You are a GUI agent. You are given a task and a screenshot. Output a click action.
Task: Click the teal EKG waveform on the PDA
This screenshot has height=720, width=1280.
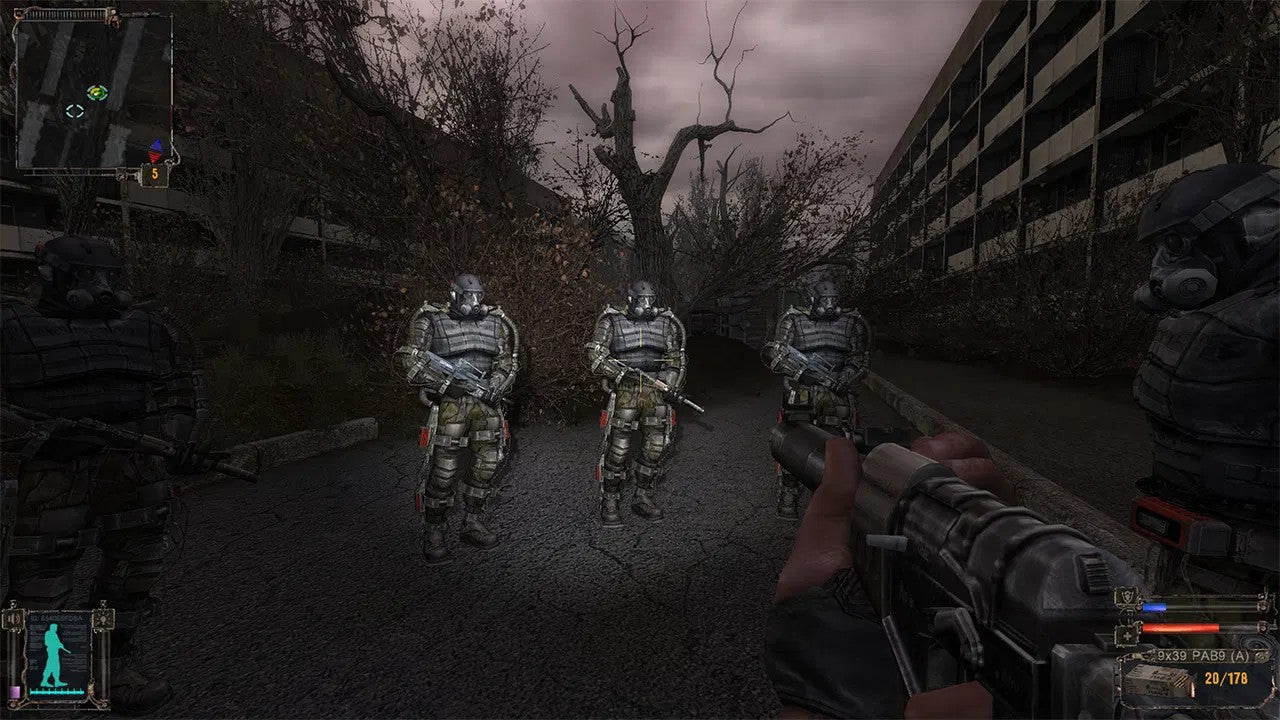click(56, 691)
